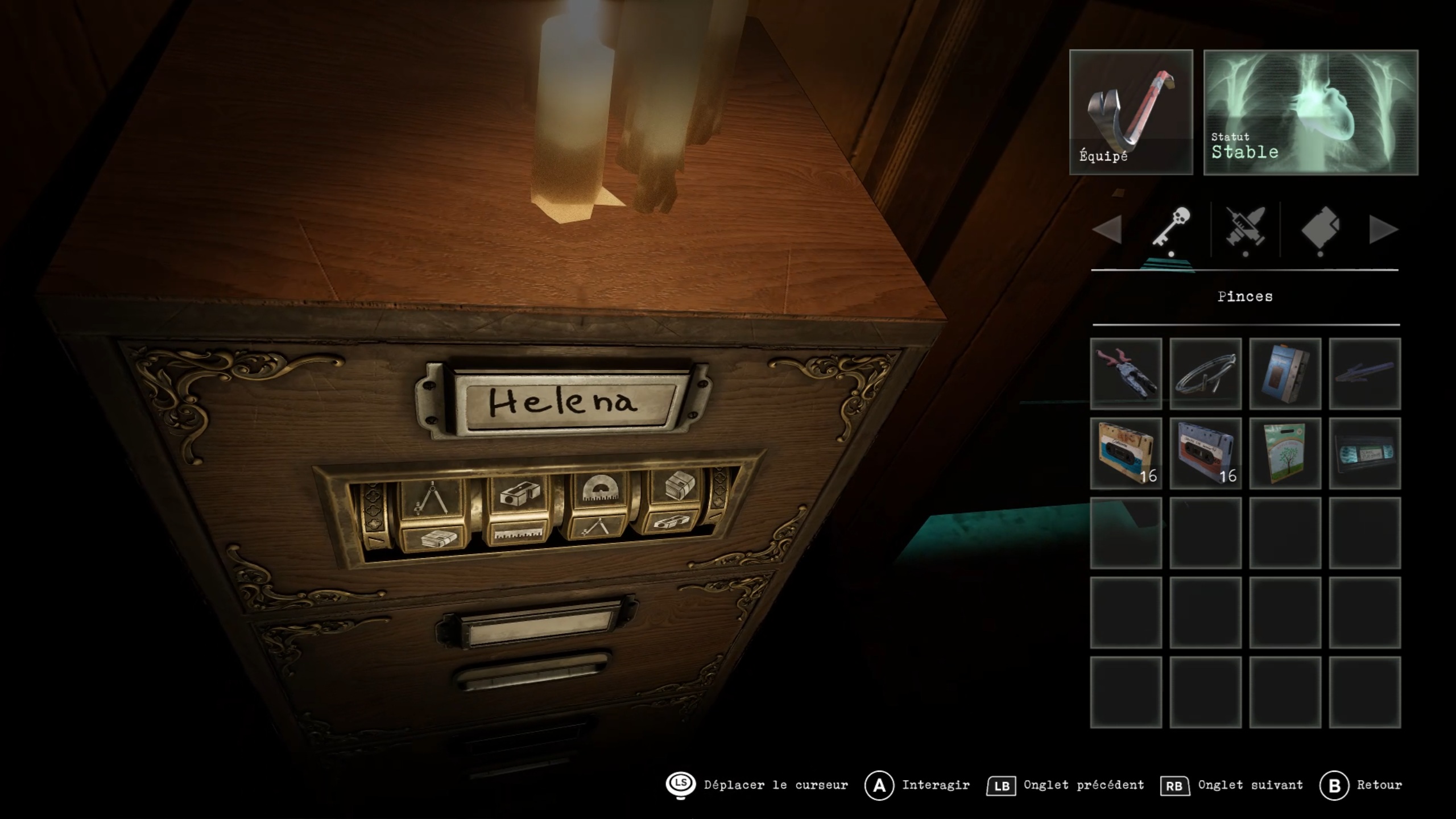This screenshot has width=1456, height=819.
Task: Click the right arrow for next tab
Action: click(1383, 230)
